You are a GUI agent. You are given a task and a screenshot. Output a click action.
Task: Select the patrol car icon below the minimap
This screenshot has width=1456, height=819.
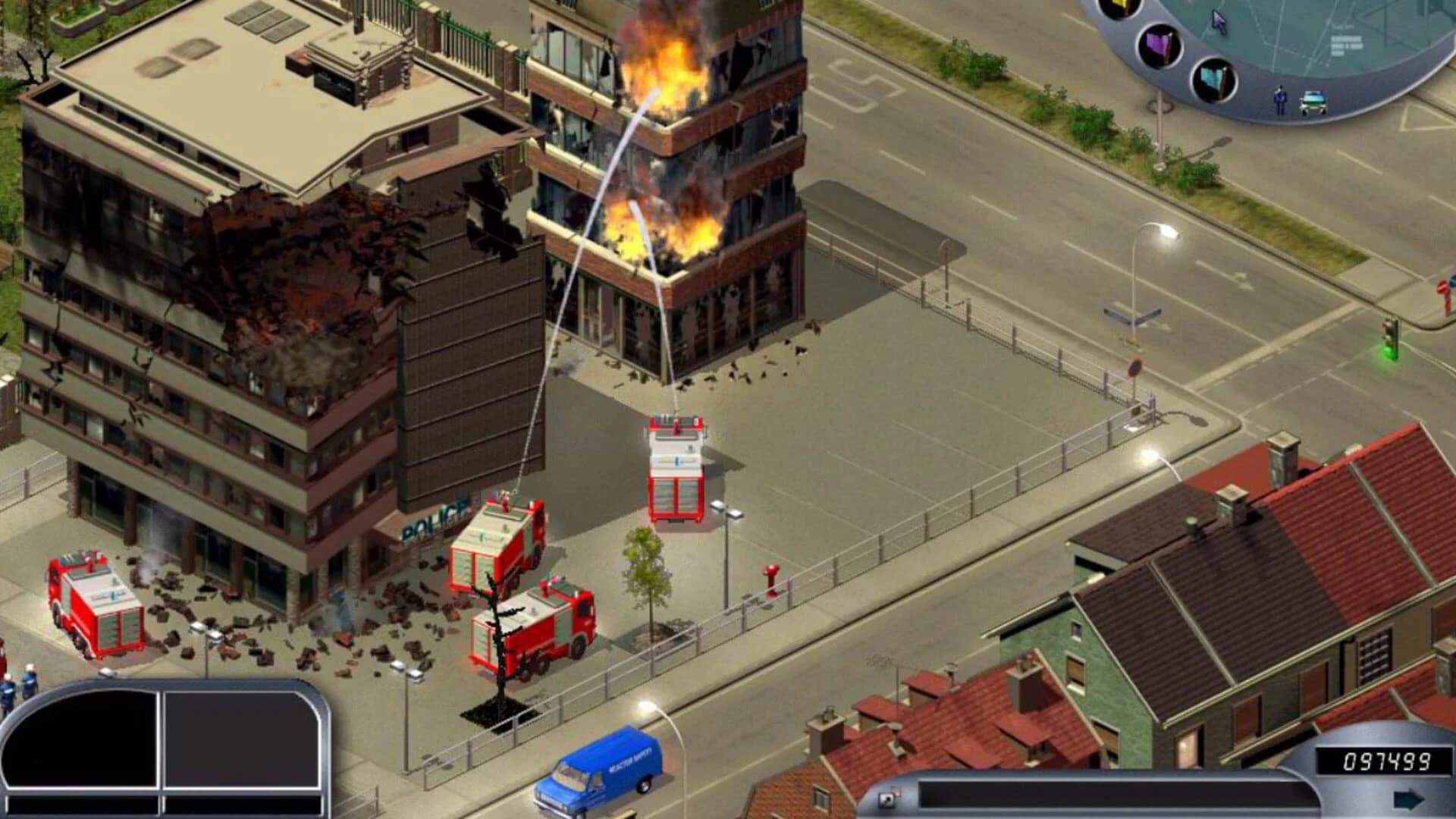pyautogui.click(x=1313, y=101)
